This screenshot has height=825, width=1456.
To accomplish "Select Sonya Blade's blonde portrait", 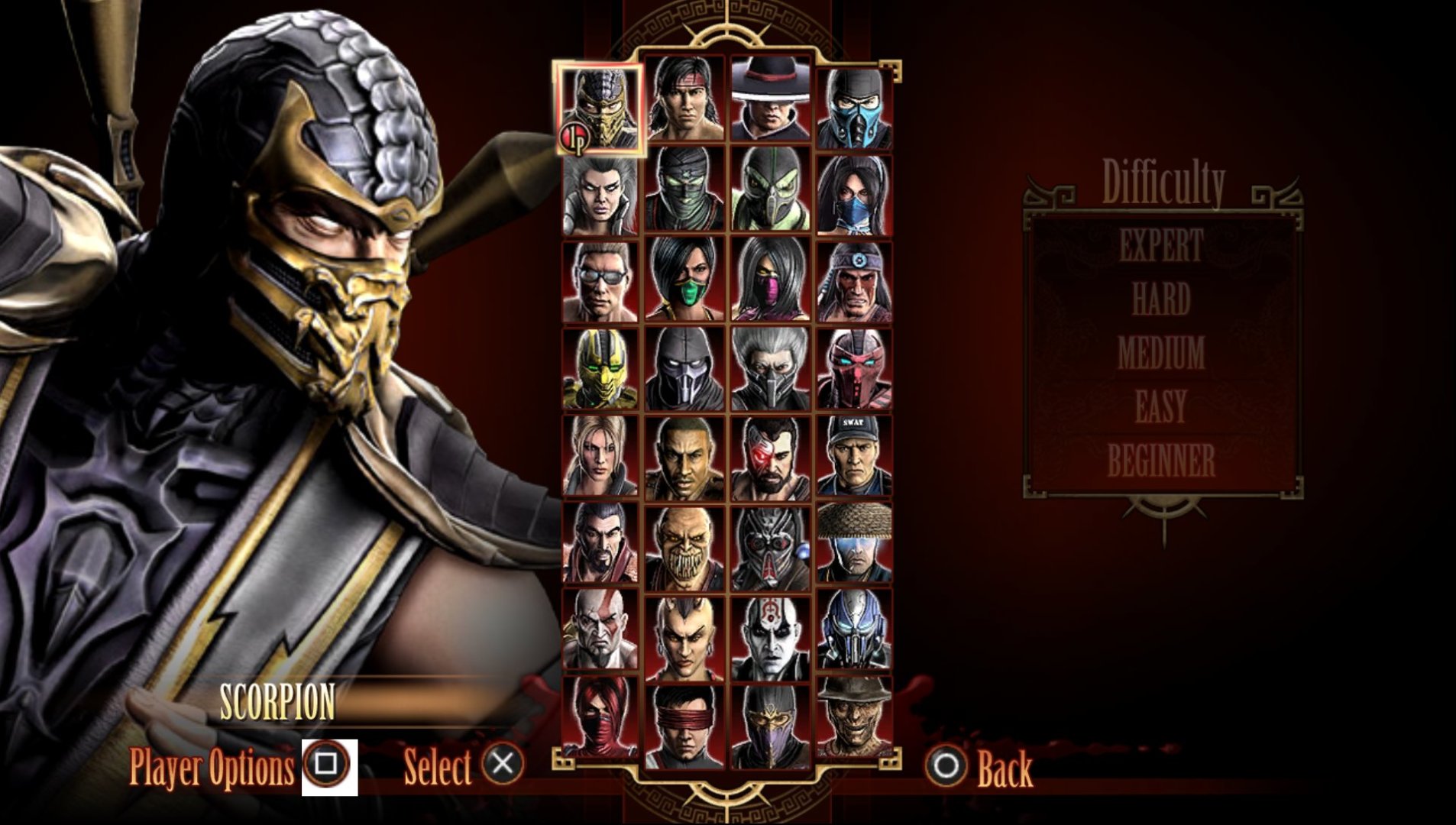I will coord(600,456).
